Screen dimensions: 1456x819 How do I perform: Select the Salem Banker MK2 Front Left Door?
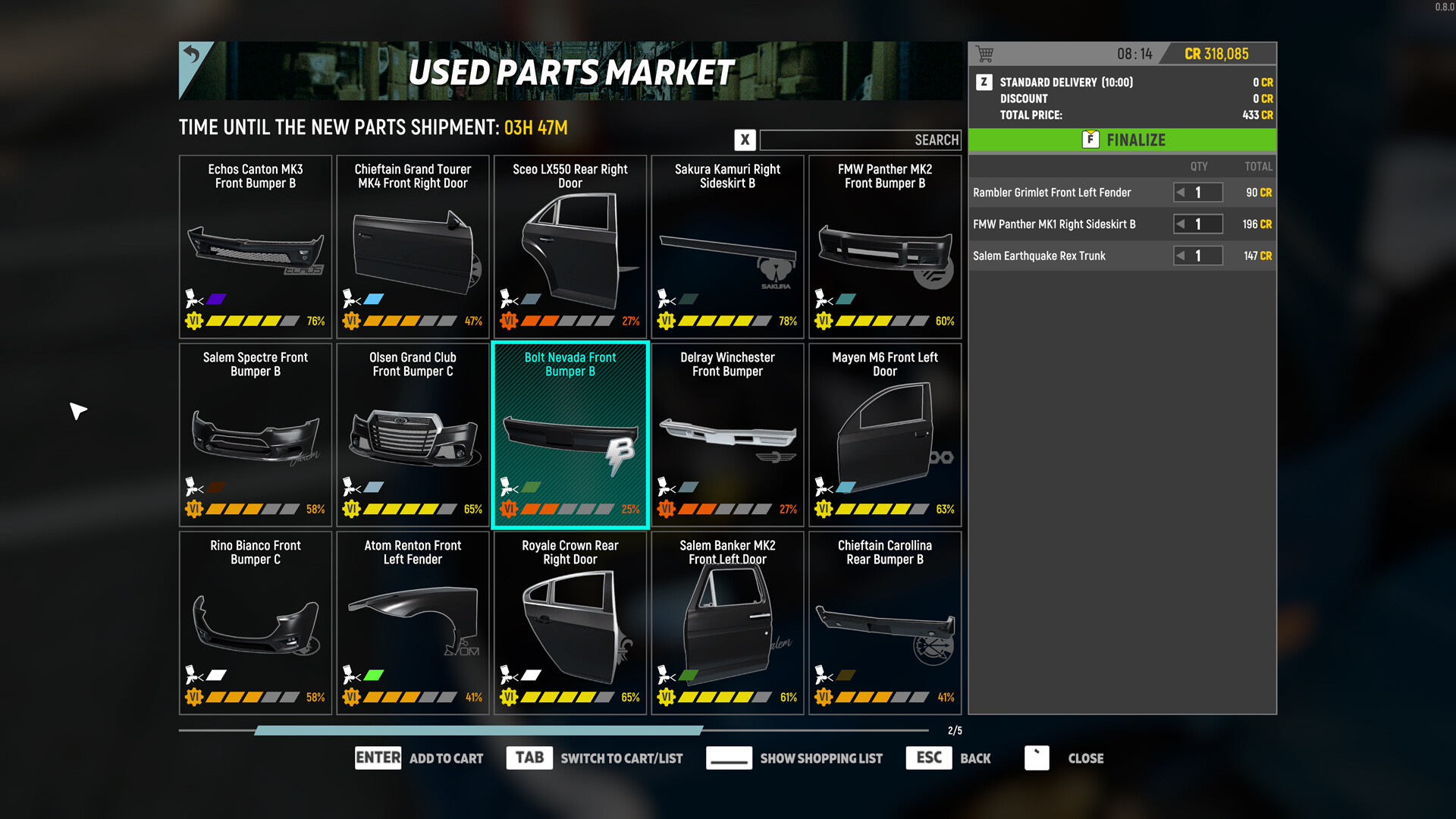tap(727, 622)
